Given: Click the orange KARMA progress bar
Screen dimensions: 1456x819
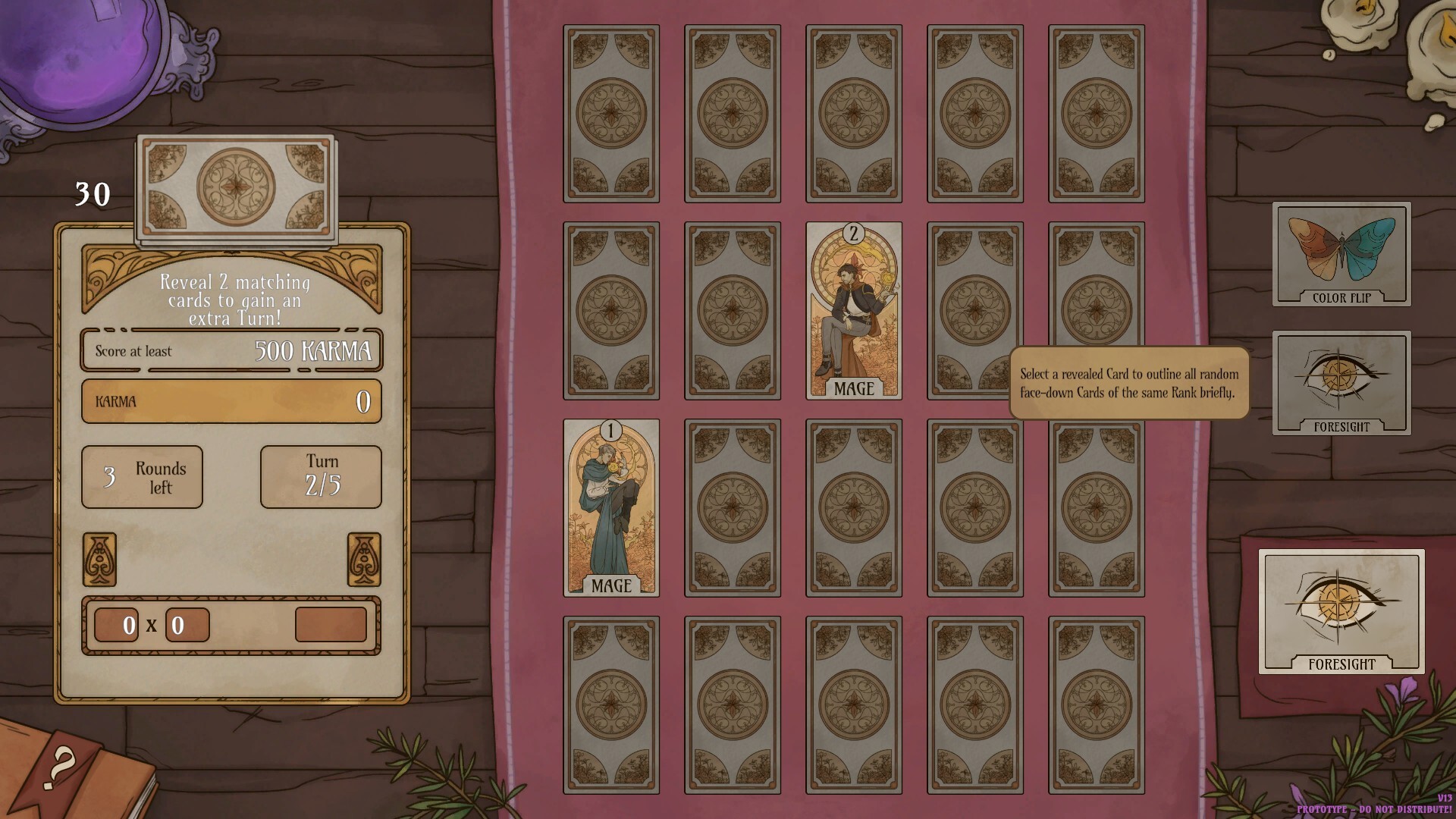Looking at the screenshot, I should (231, 401).
